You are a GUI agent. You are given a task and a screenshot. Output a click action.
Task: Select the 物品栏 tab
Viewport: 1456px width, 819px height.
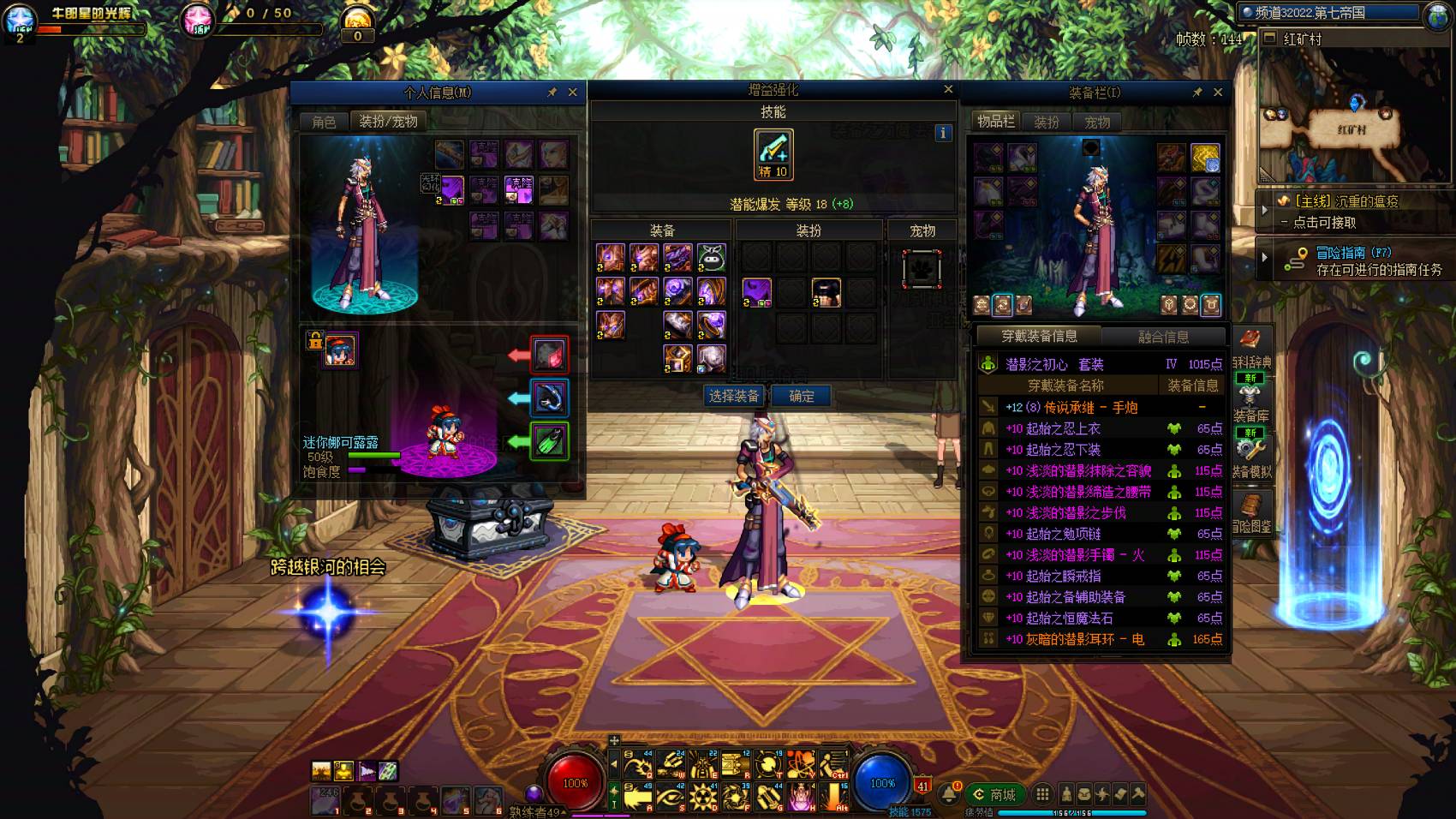995,122
